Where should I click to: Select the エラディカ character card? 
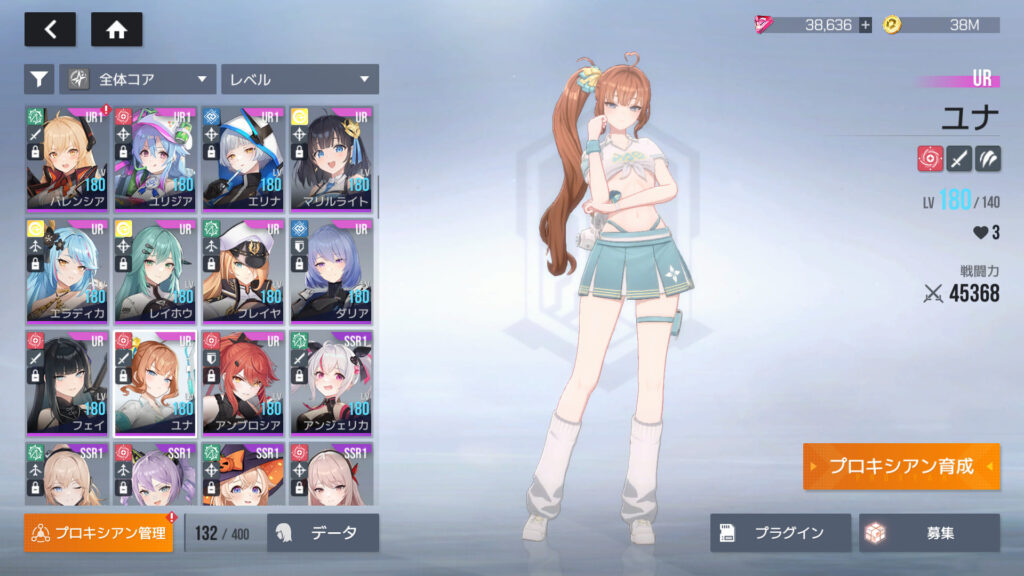pyautogui.click(x=67, y=270)
